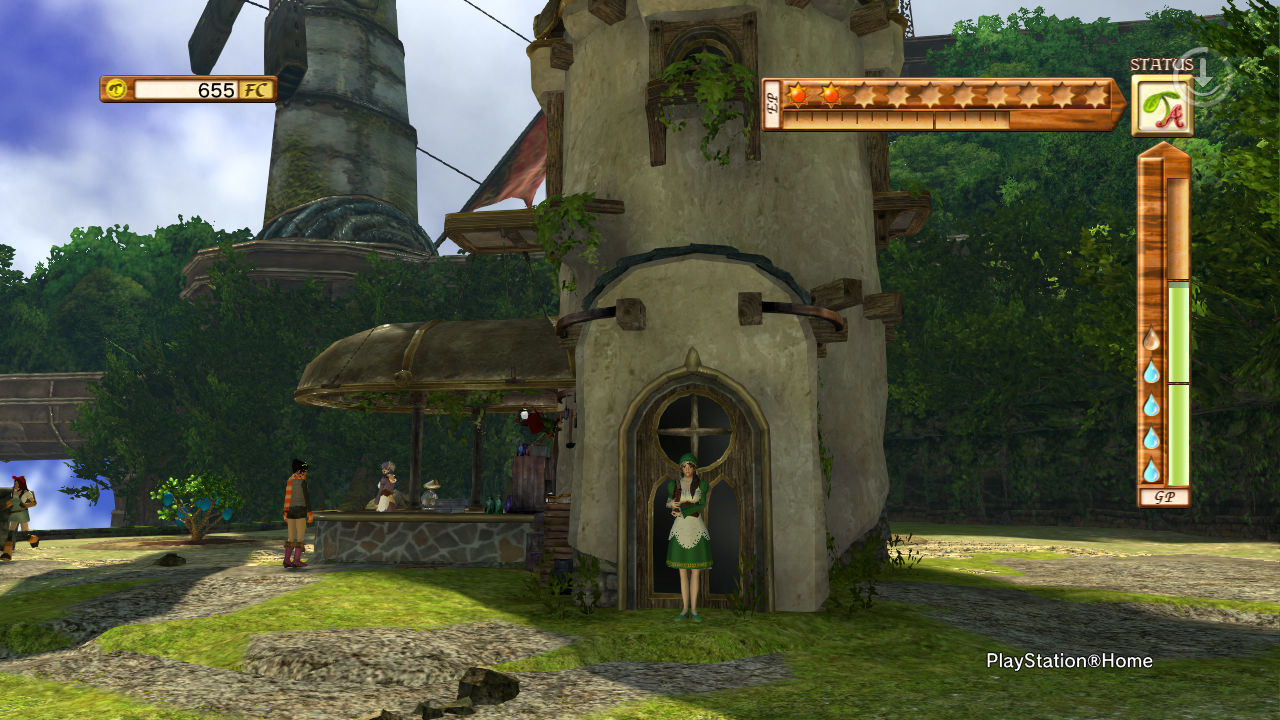1280x720 pixels.
Task: Select the gold FC coin icon
Action: pyautogui.click(x=117, y=89)
